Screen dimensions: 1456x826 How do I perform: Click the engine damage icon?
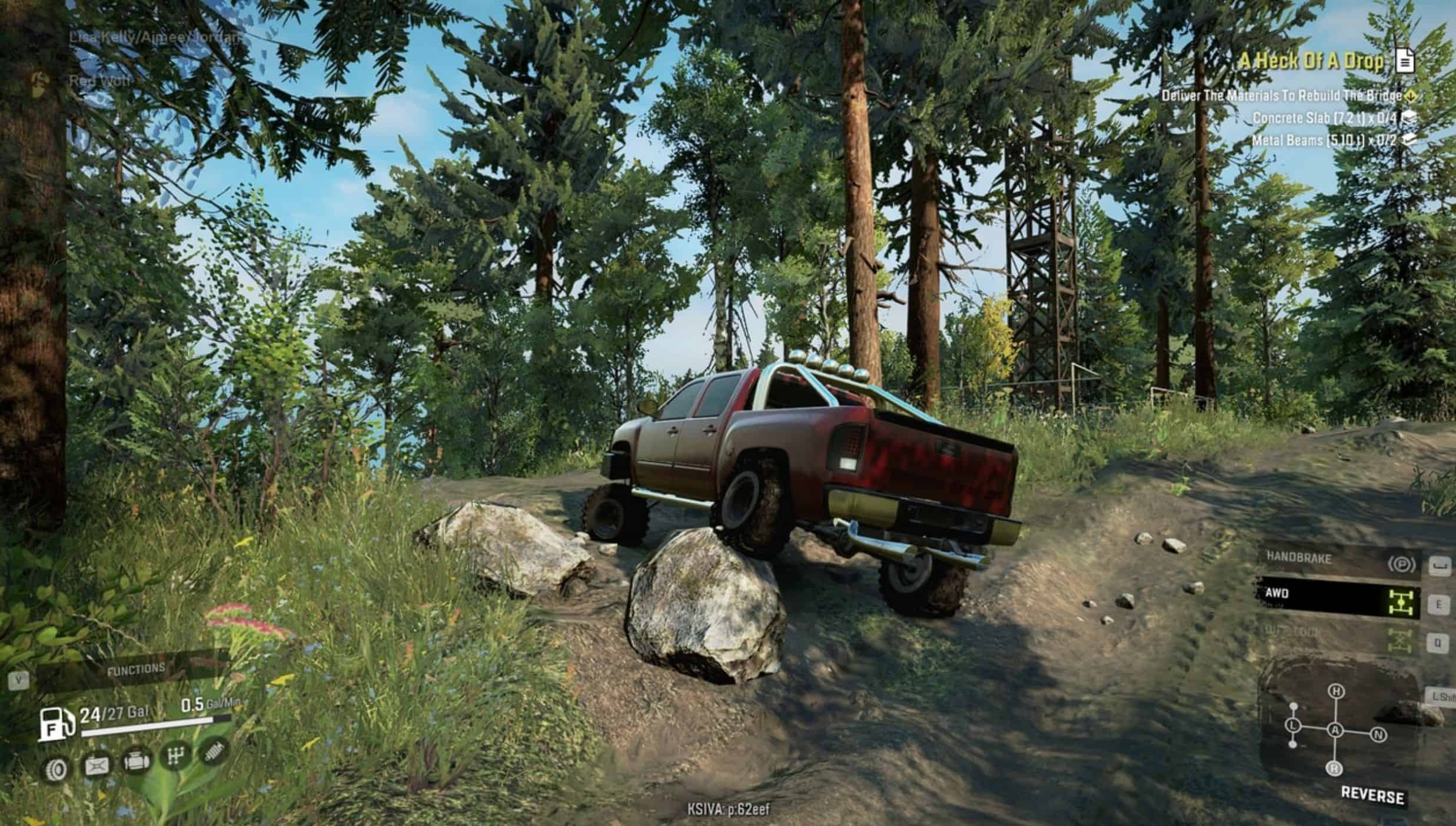pyautogui.click(x=135, y=761)
